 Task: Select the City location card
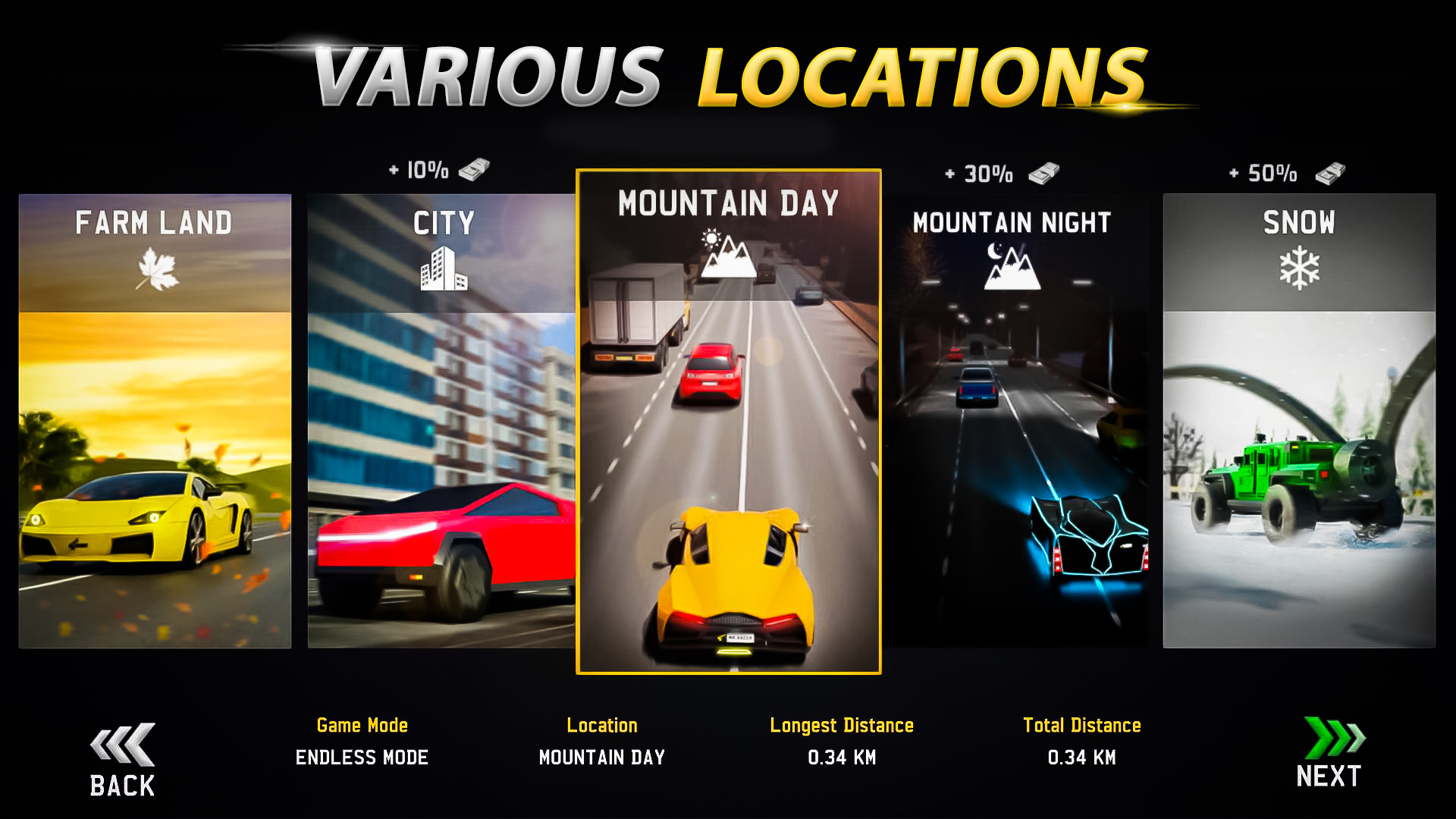444,425
